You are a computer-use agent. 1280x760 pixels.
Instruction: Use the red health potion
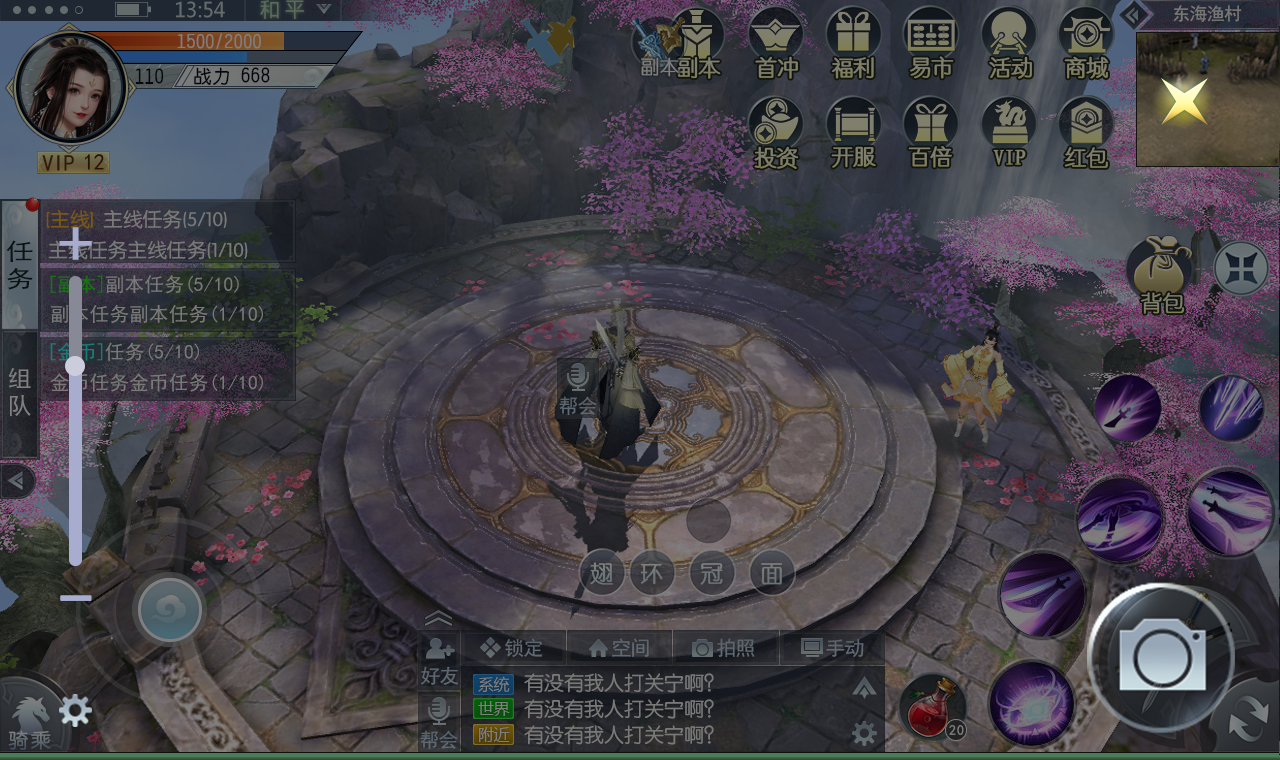point(932,706)
